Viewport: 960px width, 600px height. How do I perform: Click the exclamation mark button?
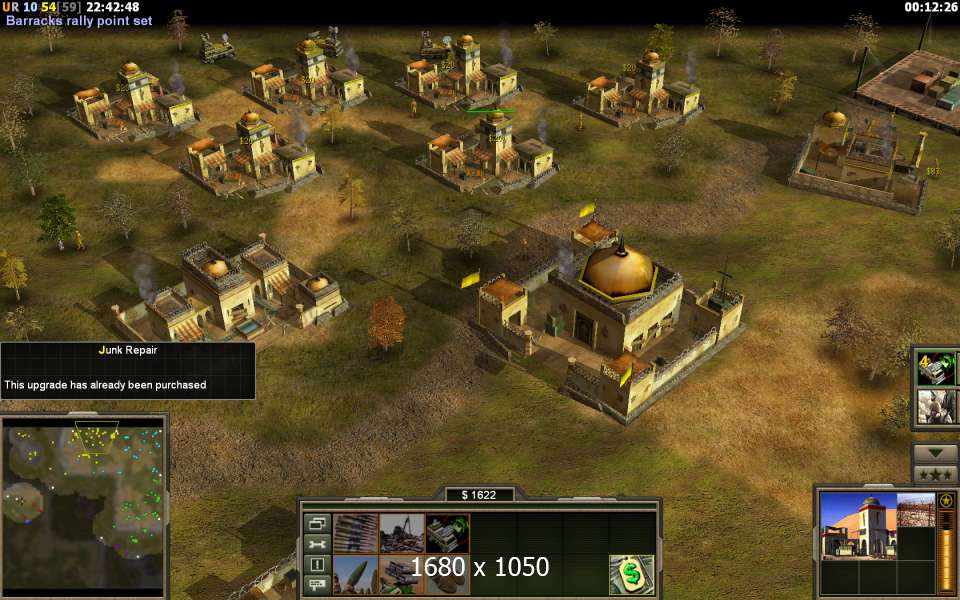[318, 564]
